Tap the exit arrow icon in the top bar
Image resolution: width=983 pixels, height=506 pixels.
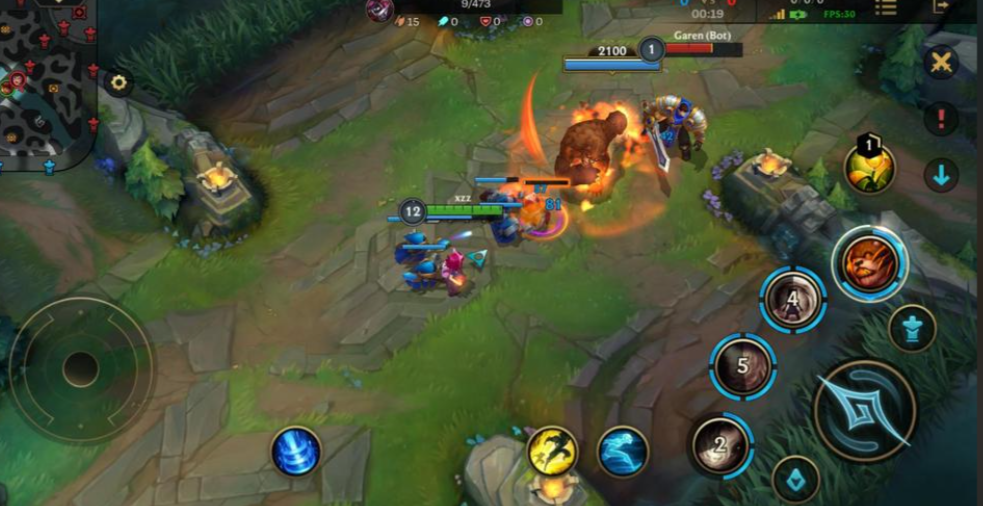[941, 6]
